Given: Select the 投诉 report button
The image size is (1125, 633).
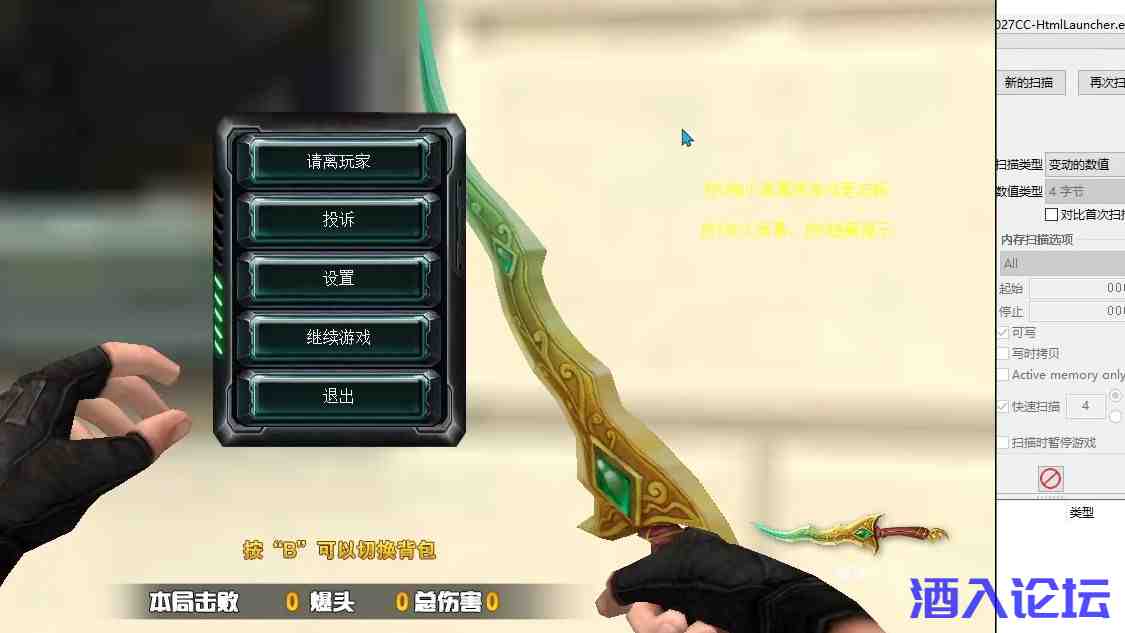Looking at the screenshot, I should (339, 220).
